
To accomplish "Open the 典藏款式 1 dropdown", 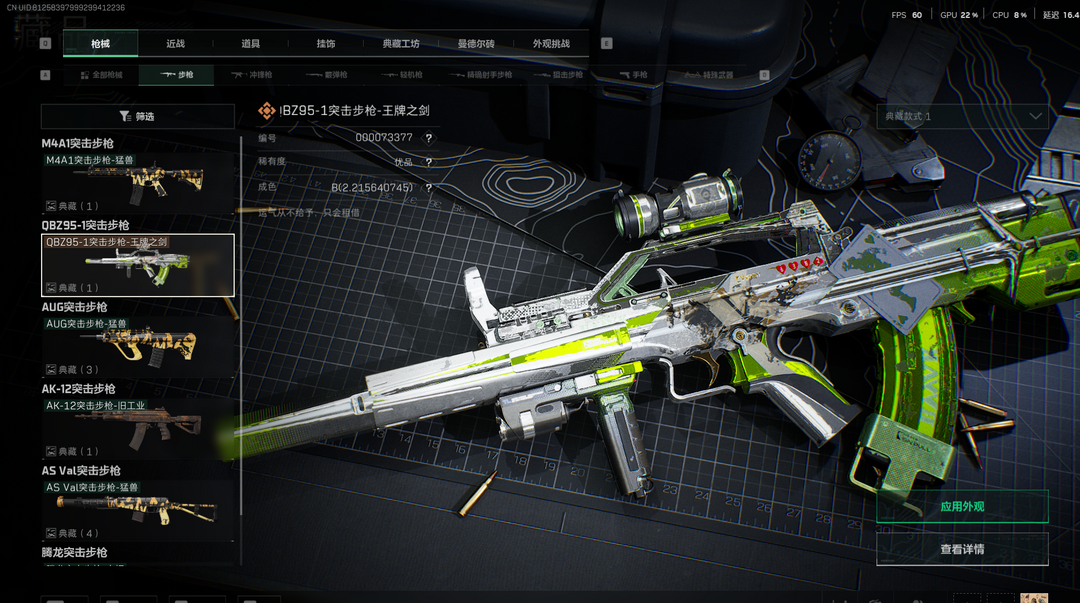I will tap(962, 116).
